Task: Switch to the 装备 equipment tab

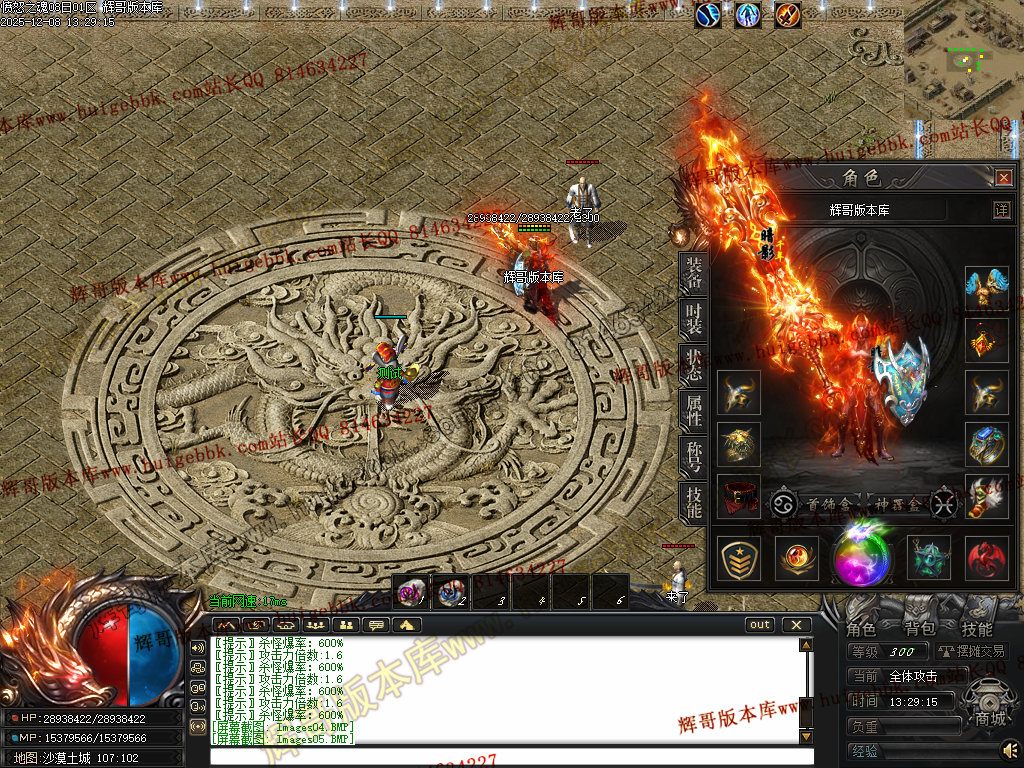Action: tap(693, 275)
